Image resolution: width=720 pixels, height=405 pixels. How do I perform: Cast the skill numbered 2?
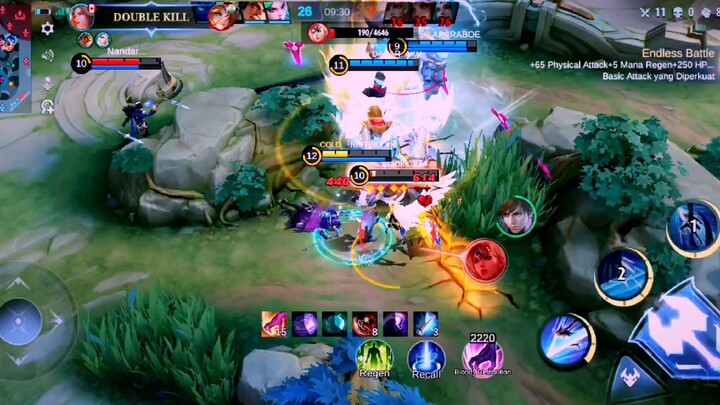pos(624,274)
